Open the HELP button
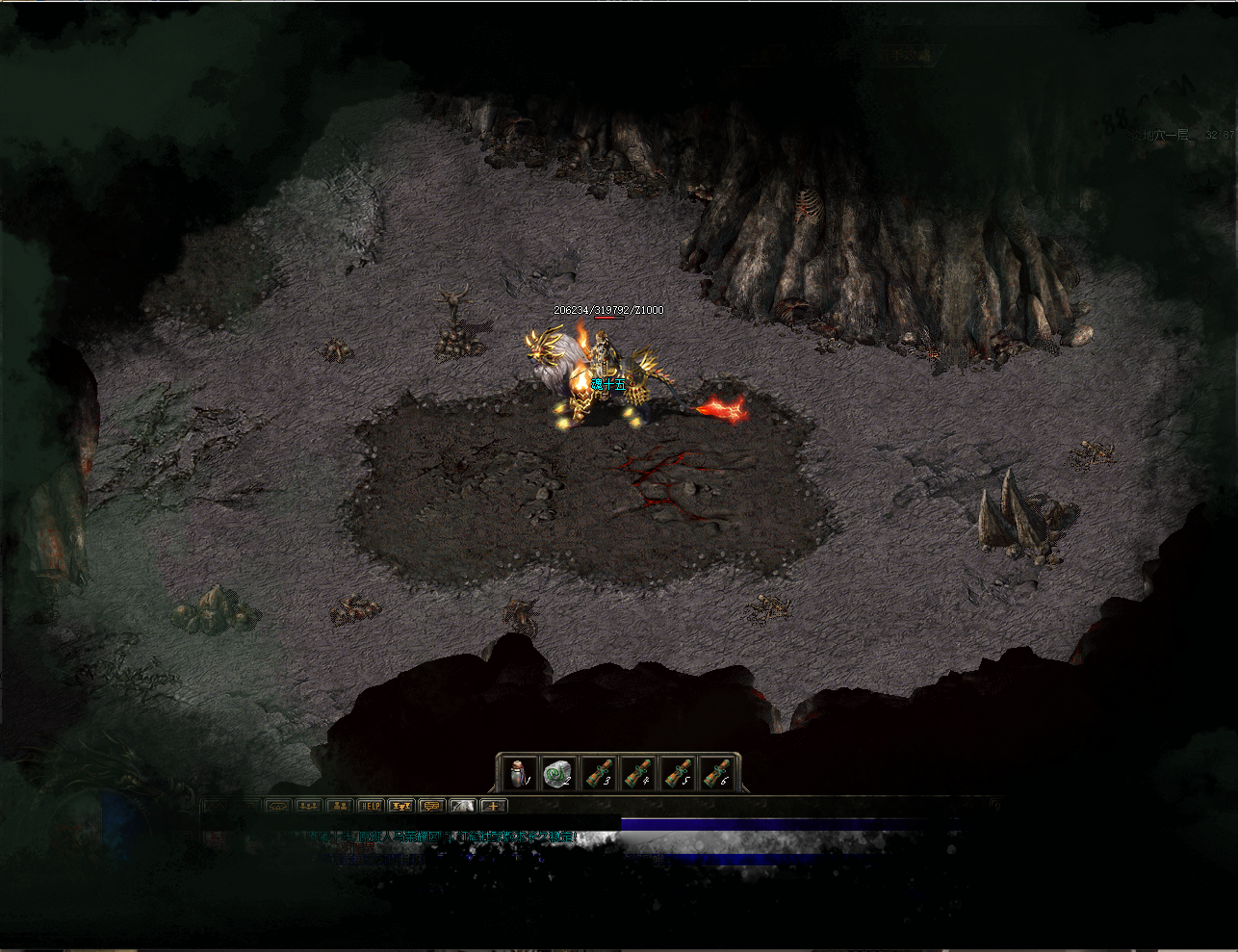The image size is (1238, 952). (370, 806)
